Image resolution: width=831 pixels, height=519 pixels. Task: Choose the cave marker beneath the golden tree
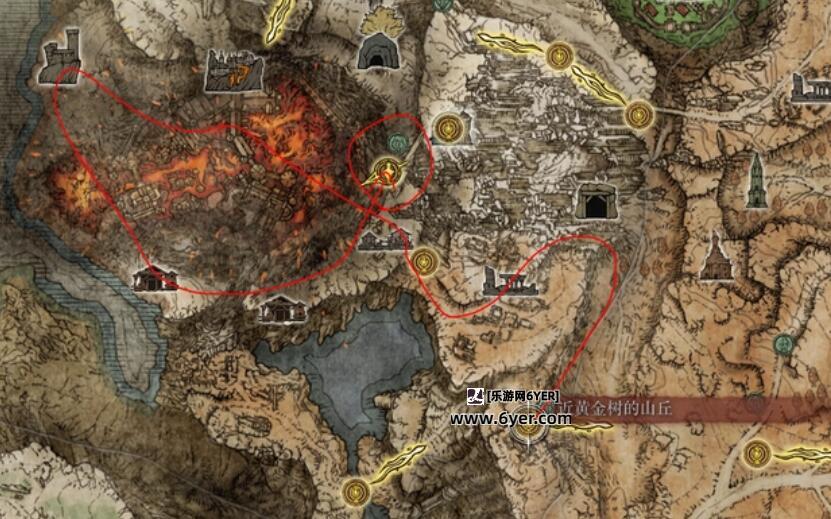tap(375, 52)
